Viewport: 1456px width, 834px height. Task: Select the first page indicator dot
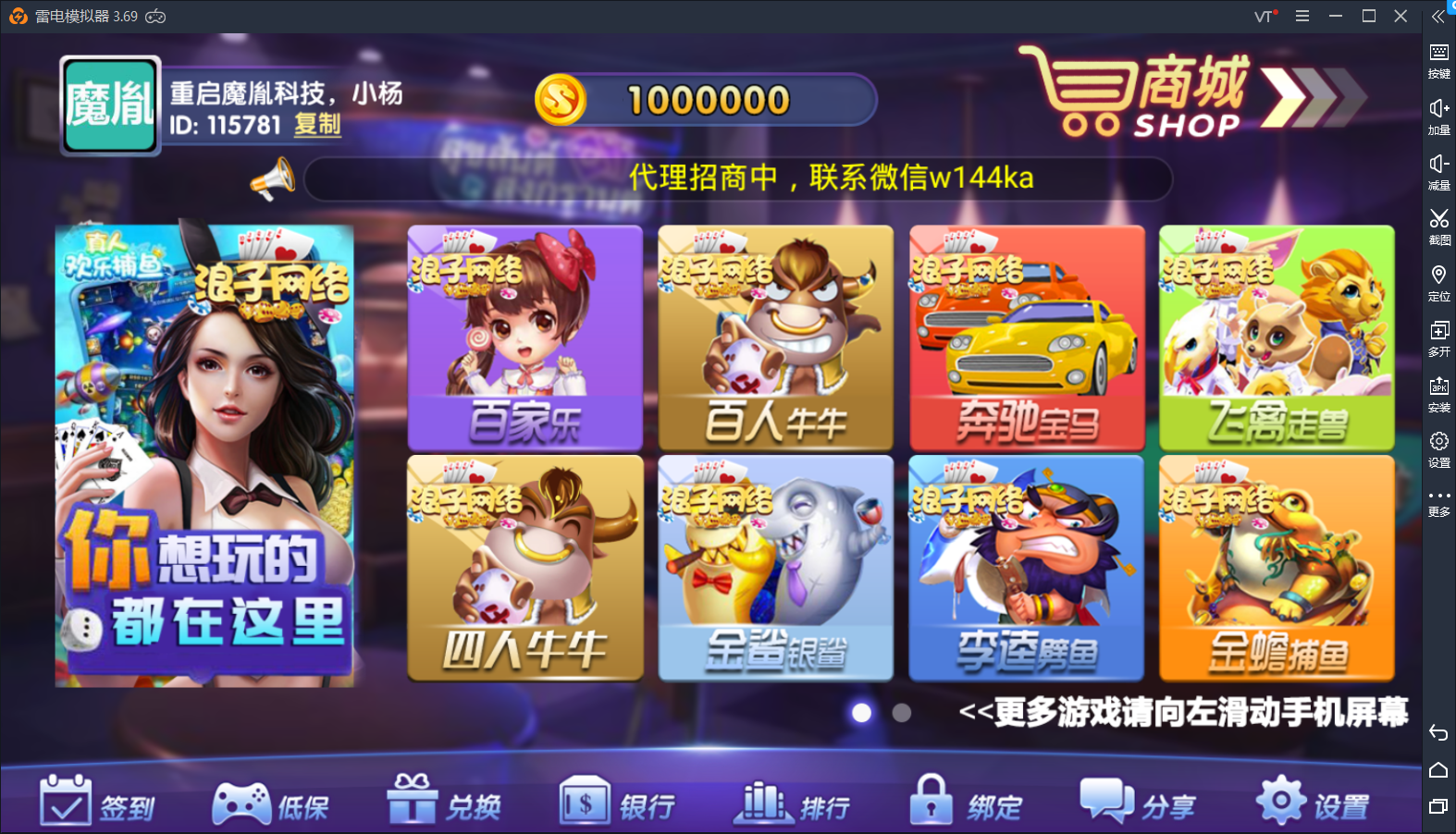click(863, 714)
